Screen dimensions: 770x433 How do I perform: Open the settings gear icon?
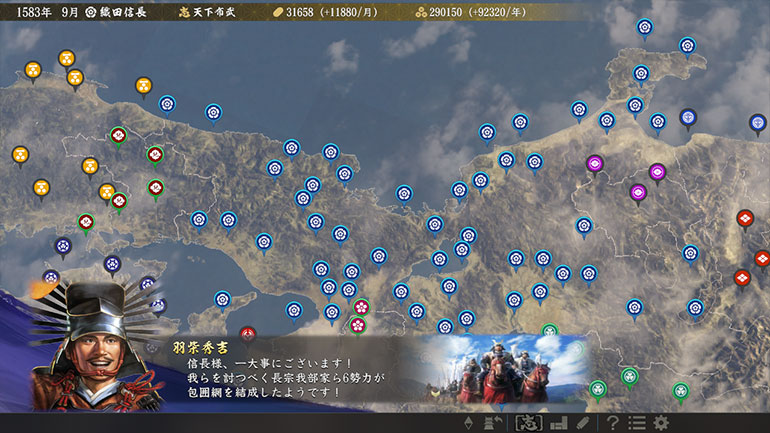(661, 422)
